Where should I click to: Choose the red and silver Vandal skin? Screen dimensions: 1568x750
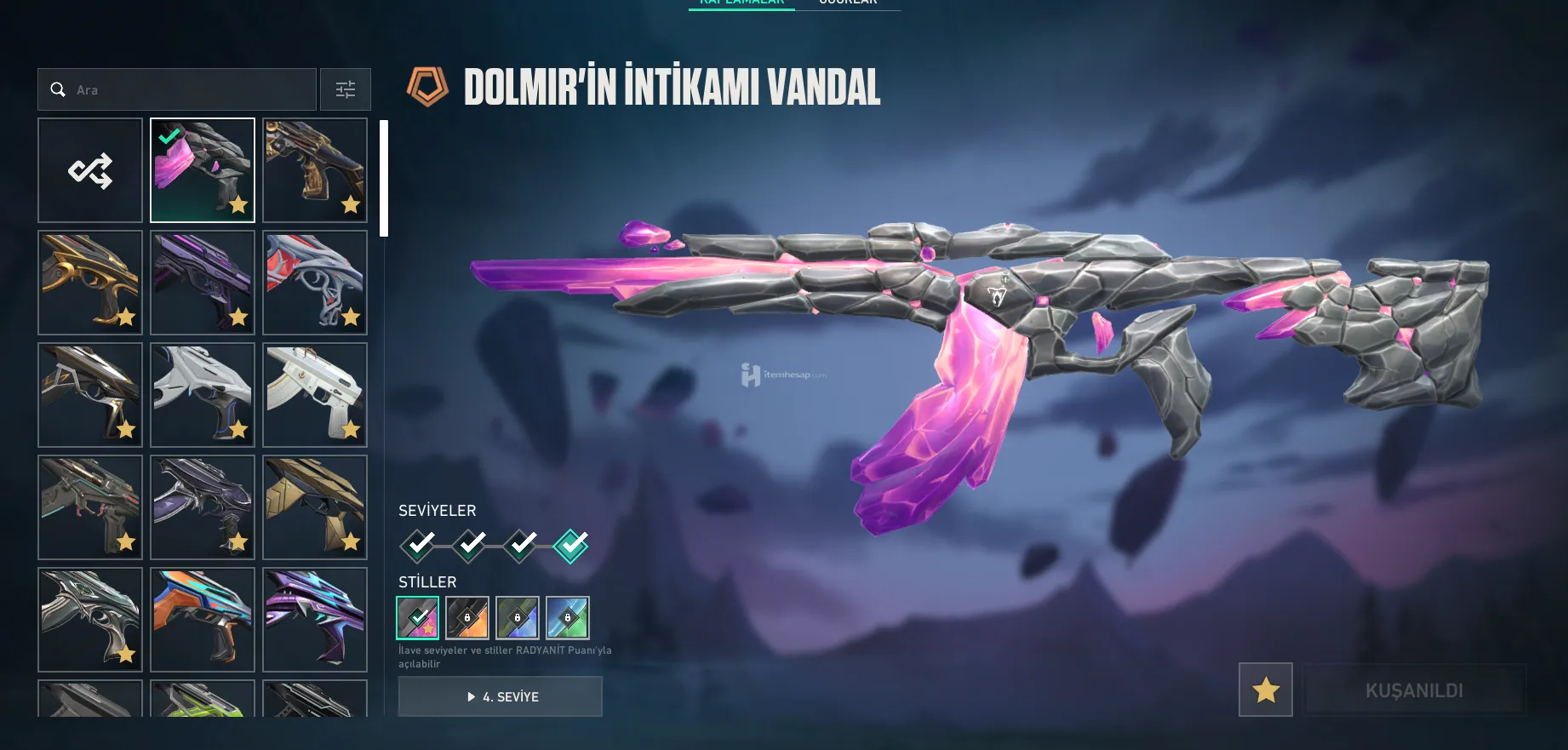pyautogui.click(x=315, y=283)
